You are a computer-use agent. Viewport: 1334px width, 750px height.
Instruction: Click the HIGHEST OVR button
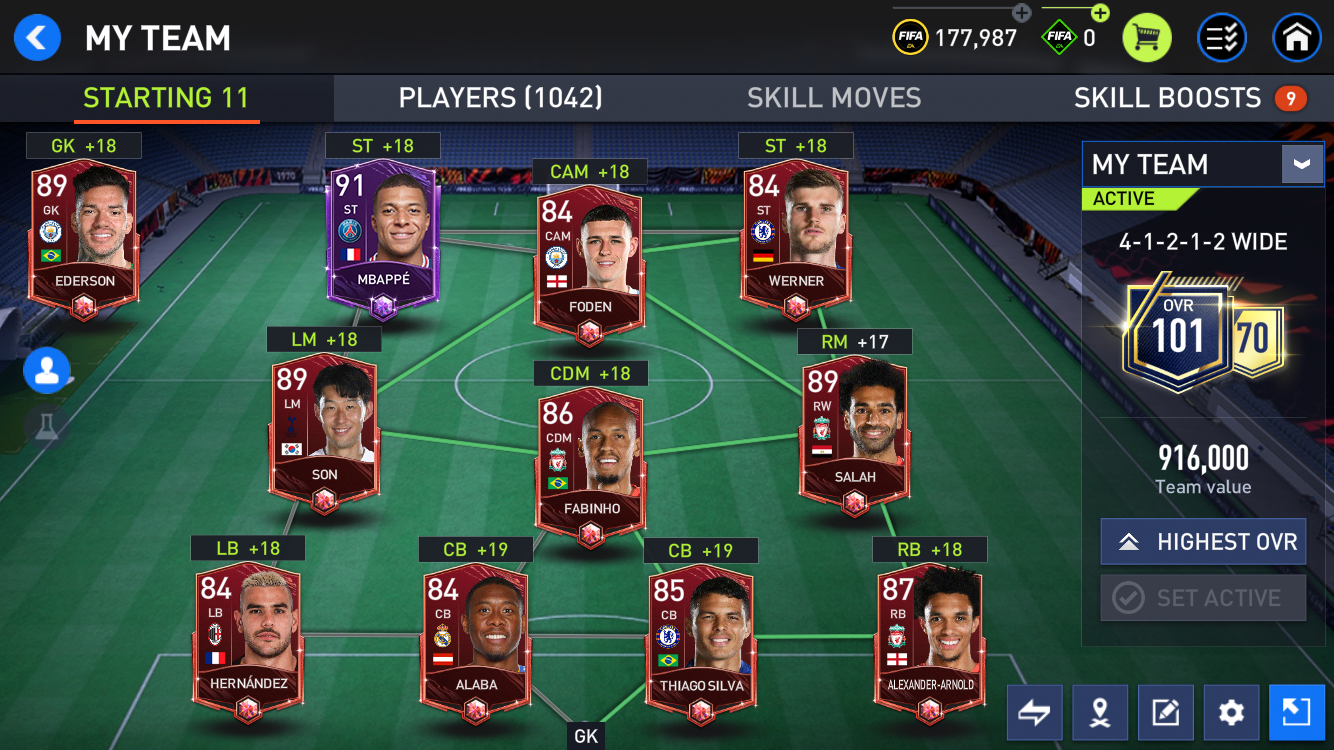coord(1203,541)
